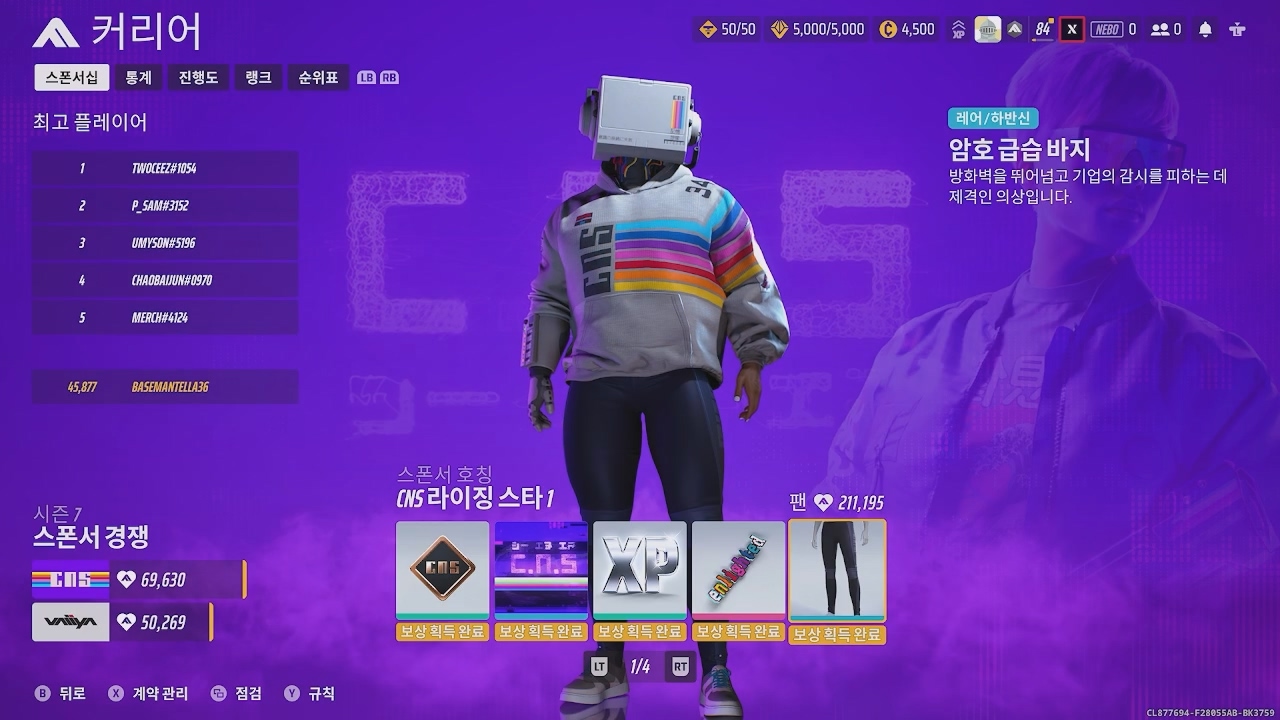Screen dimensions: 1280x720
Task: Open the 순위표 tab
Action: coord(318,77)
